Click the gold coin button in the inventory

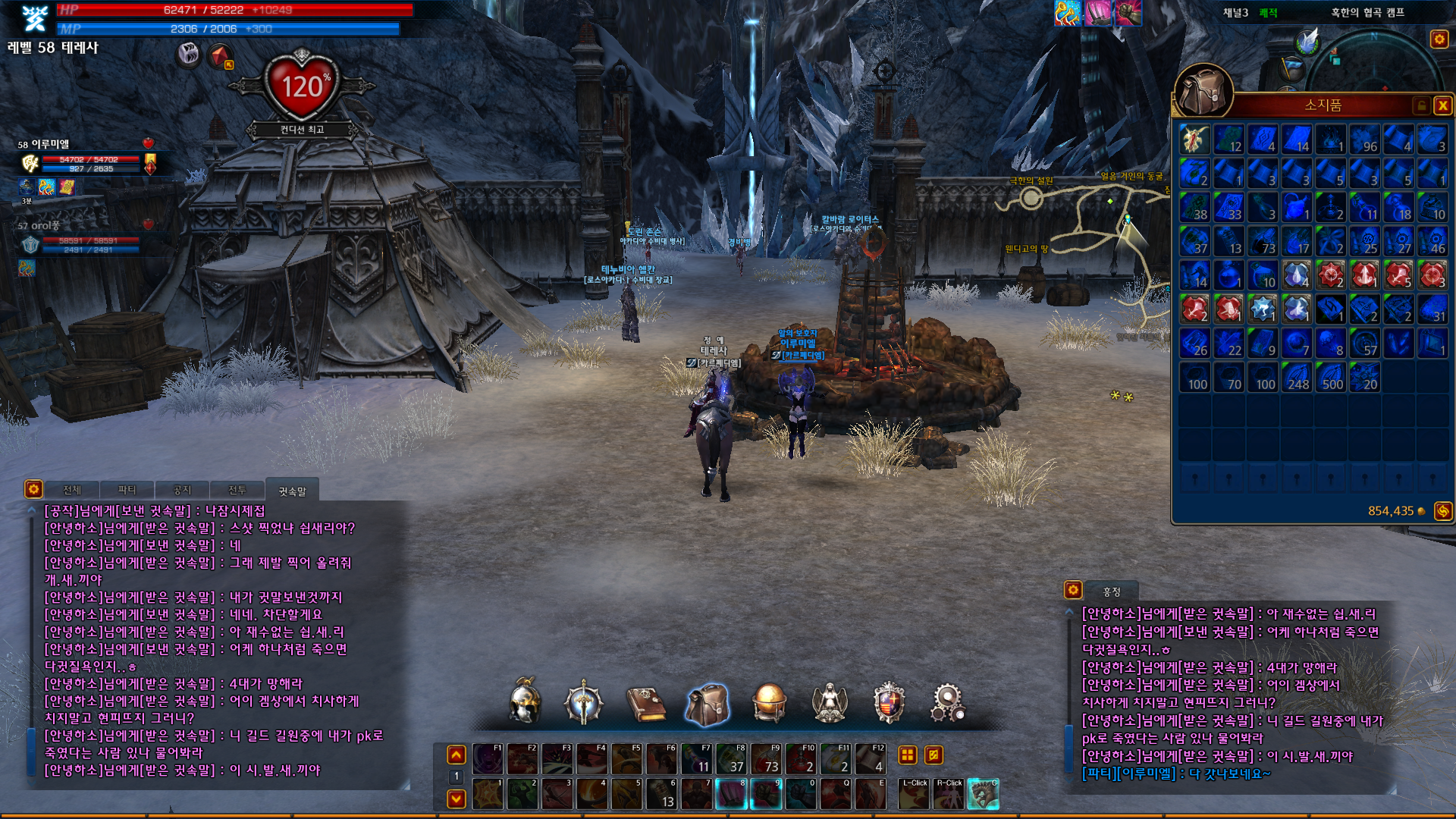coord(1442,511)
